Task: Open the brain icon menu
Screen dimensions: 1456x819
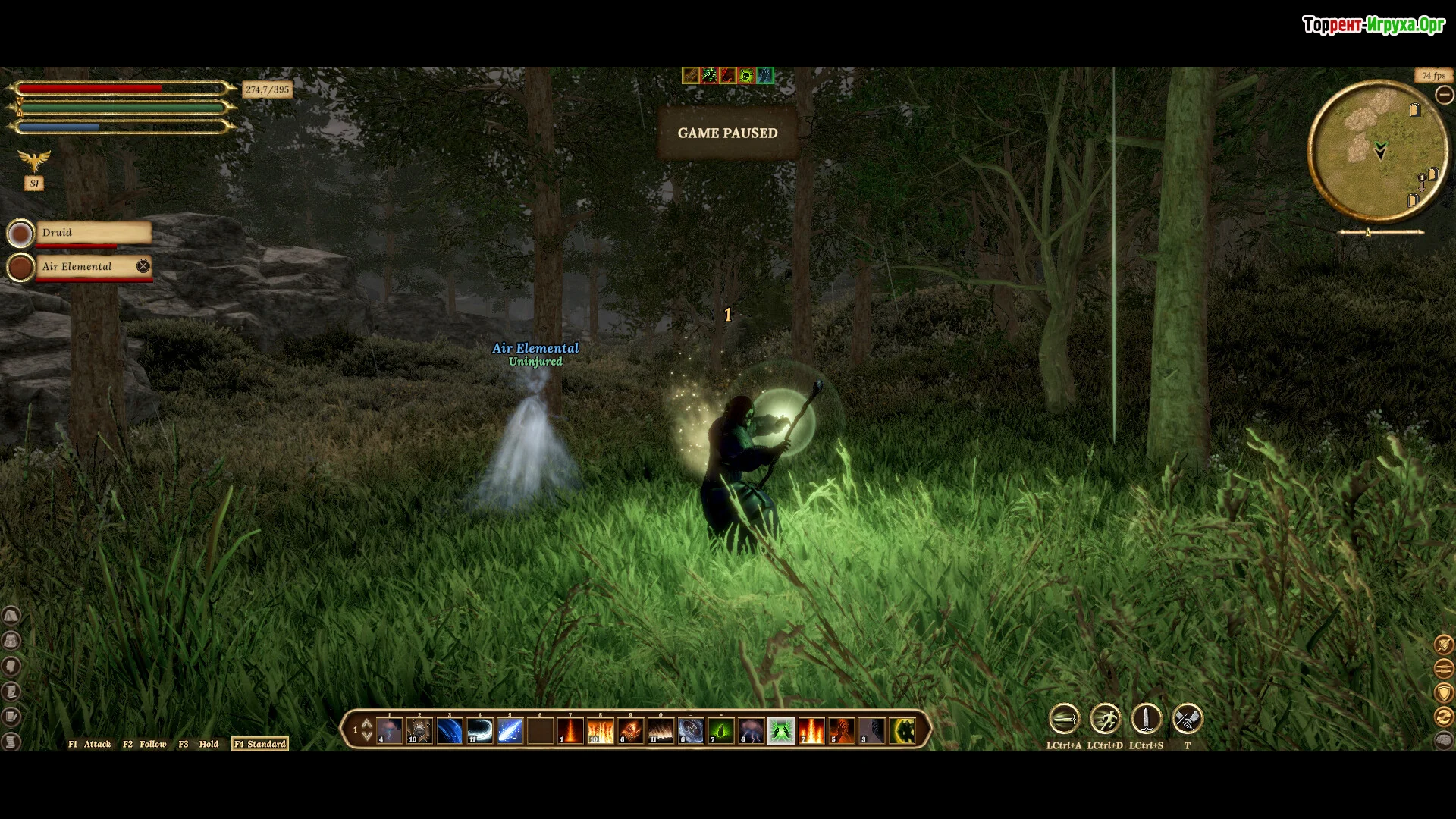Action: [1444, 740]
